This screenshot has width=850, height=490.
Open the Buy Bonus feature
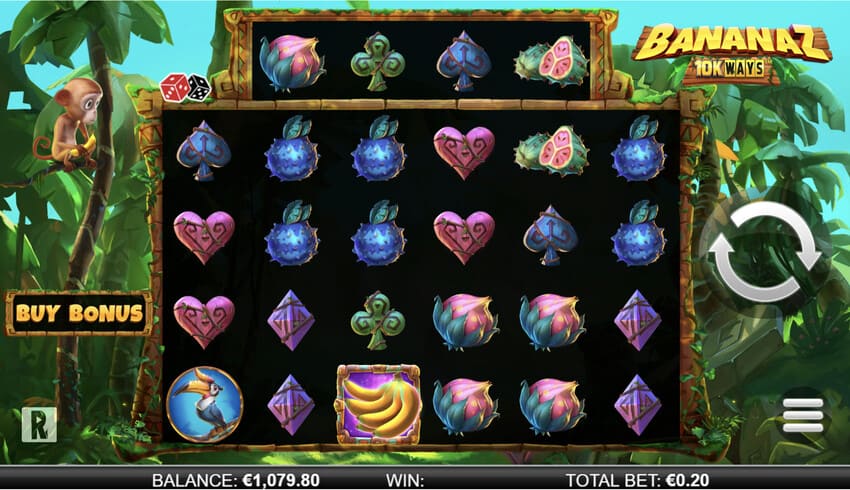click(78, 313)
